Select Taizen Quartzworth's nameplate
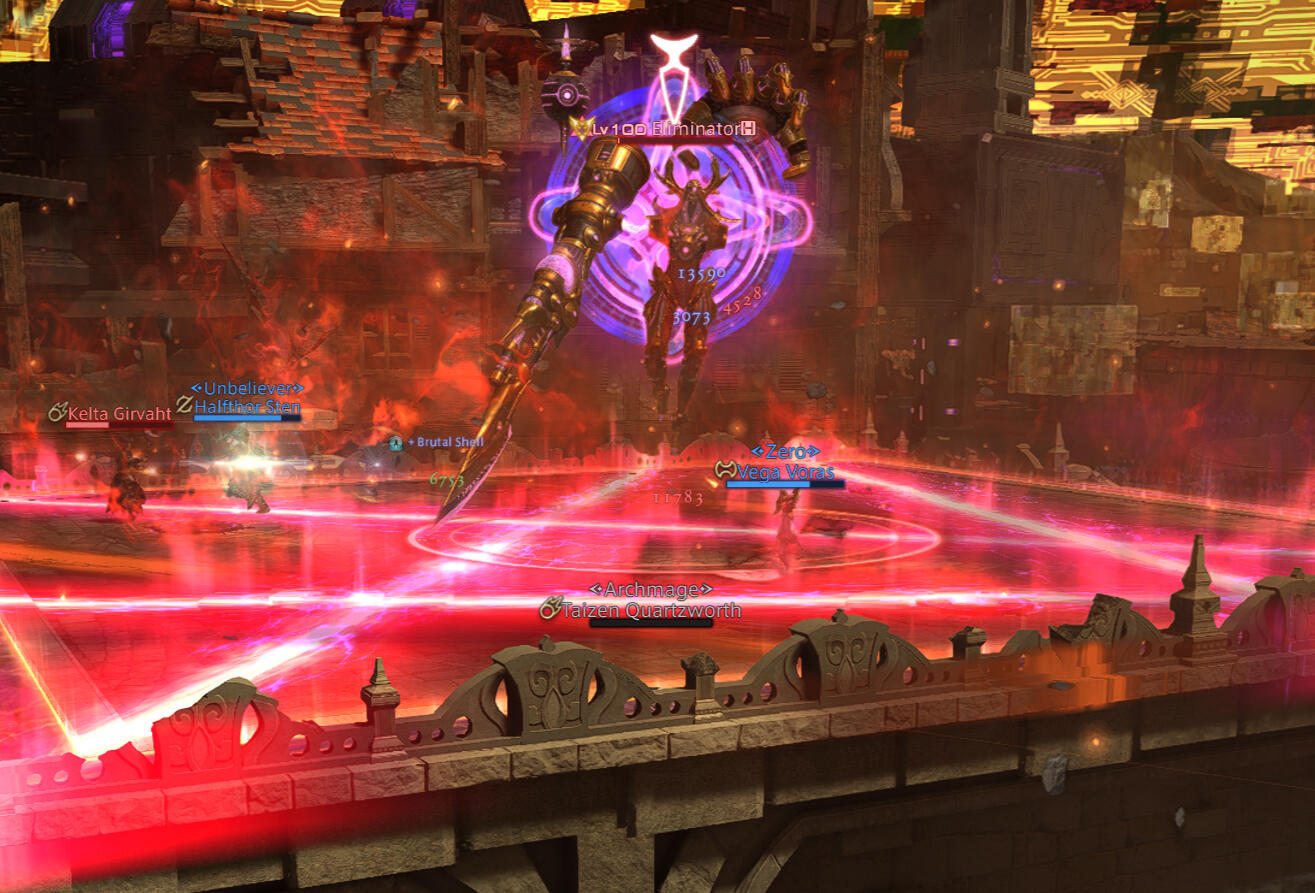The image size is (1315, 893). tap(651, 610)
